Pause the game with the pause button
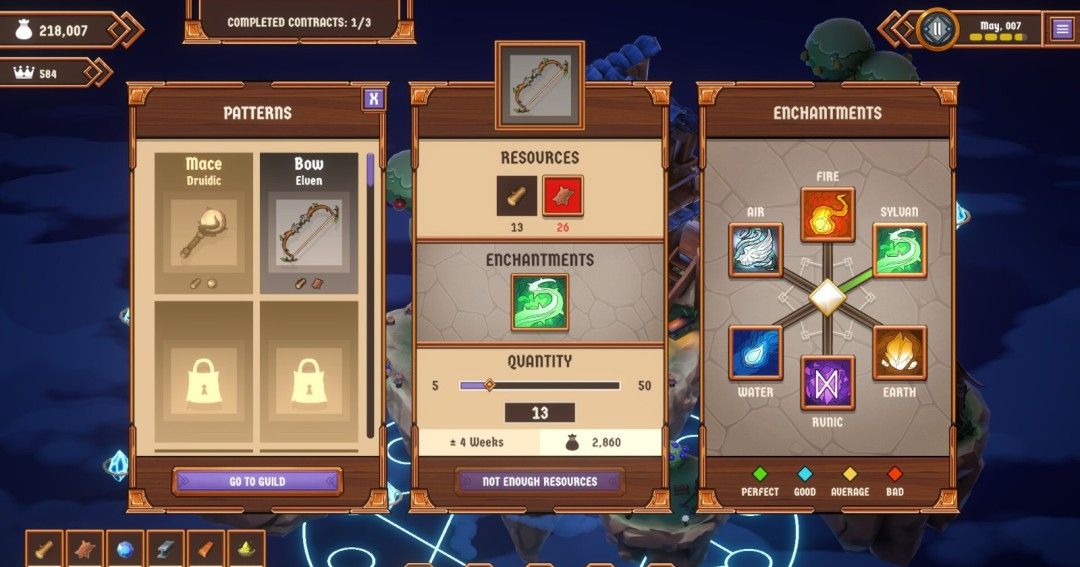Viewport: 1080px width, 567px height. pyautogui.click(x=937, y=28)
